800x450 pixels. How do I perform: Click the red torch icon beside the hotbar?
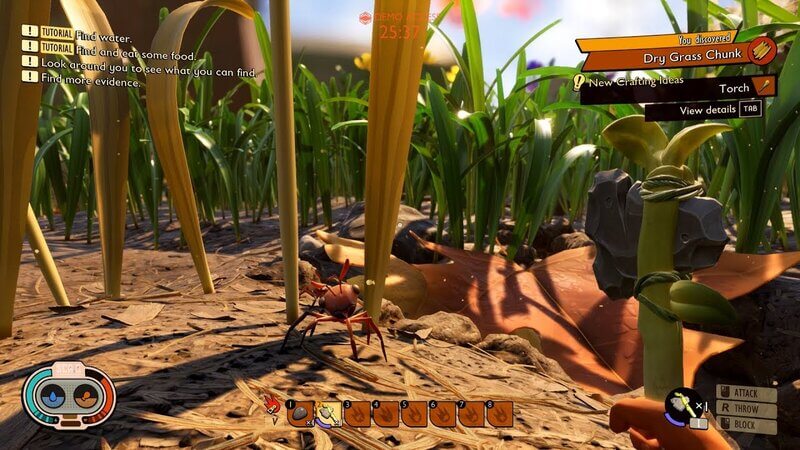click(x=271, y=405)
